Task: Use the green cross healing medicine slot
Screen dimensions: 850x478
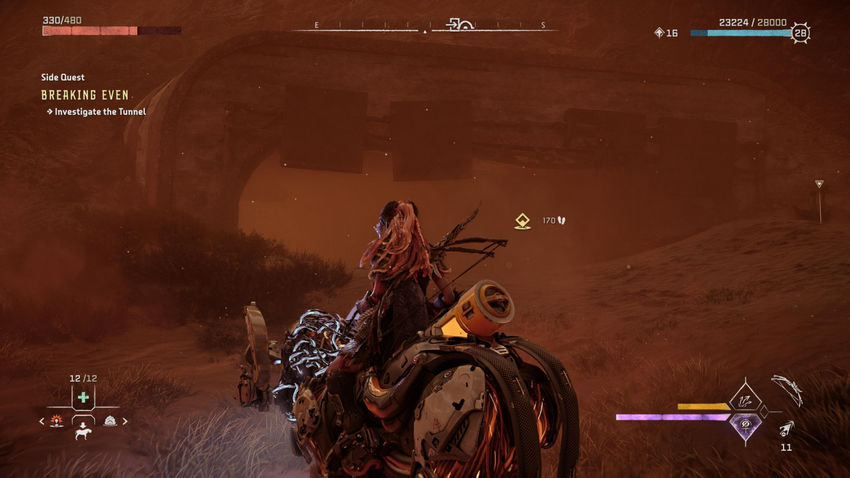Action: point(83,397)
